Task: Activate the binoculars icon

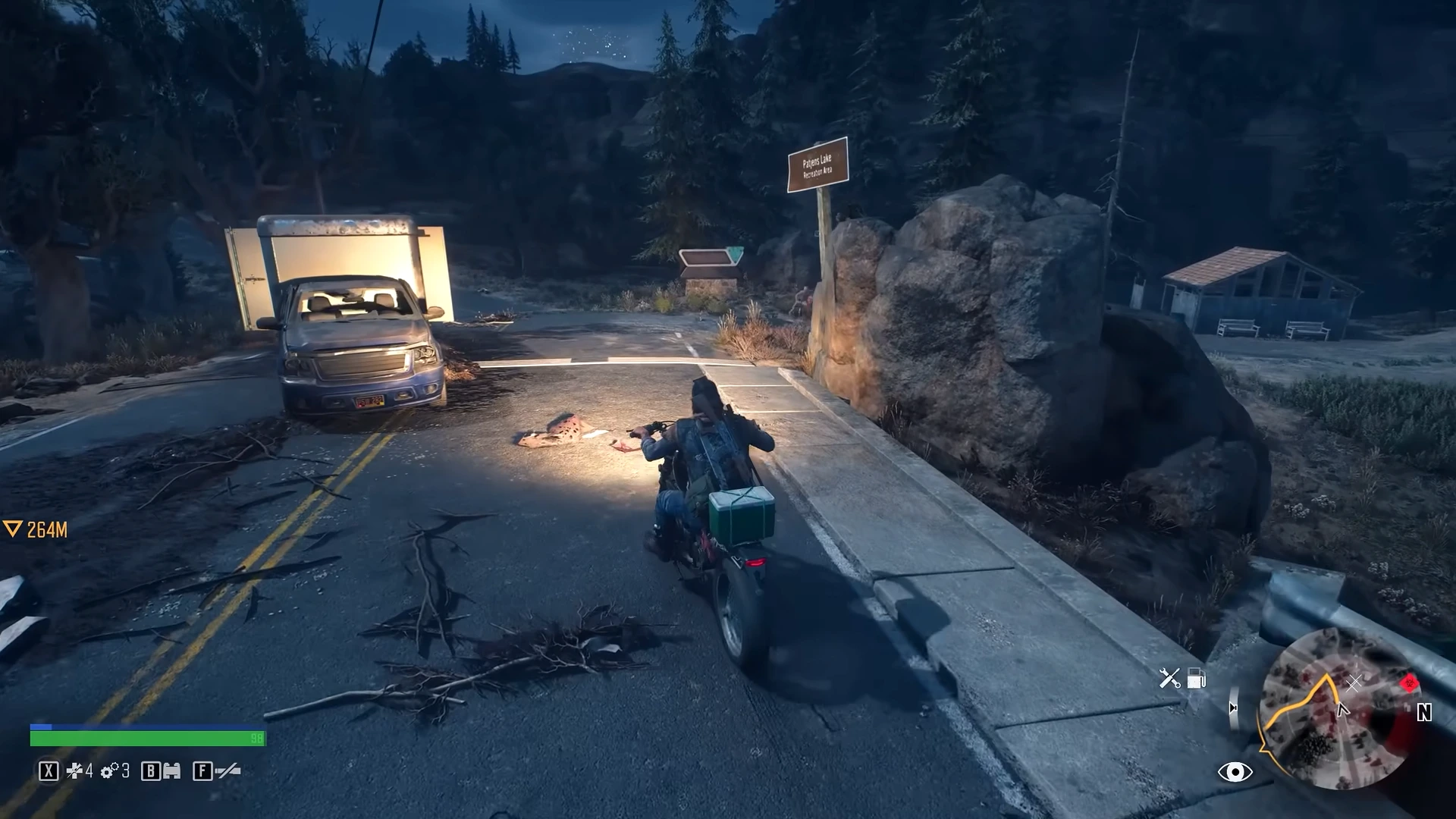Action: pyautogui.click(x=172, y=771)
